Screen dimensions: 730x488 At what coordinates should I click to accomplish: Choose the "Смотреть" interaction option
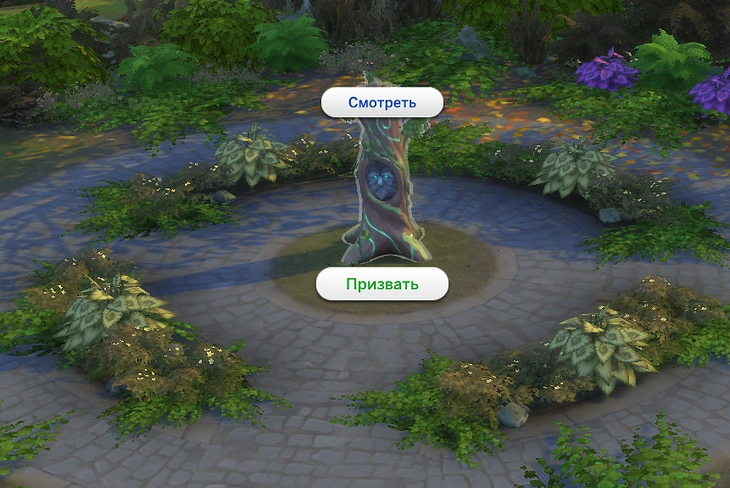(381, 102)
